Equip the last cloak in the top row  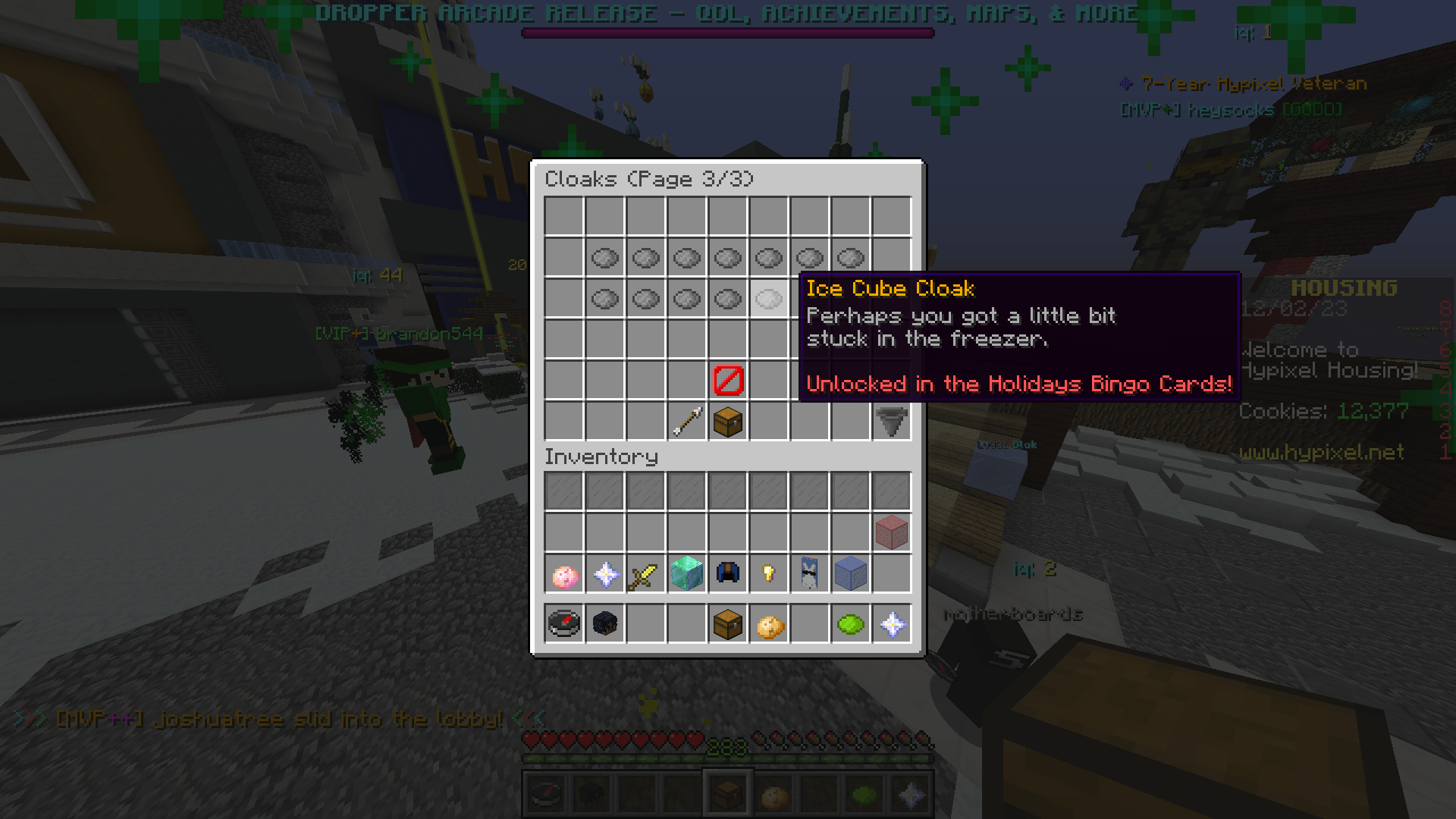coord(850,258)
